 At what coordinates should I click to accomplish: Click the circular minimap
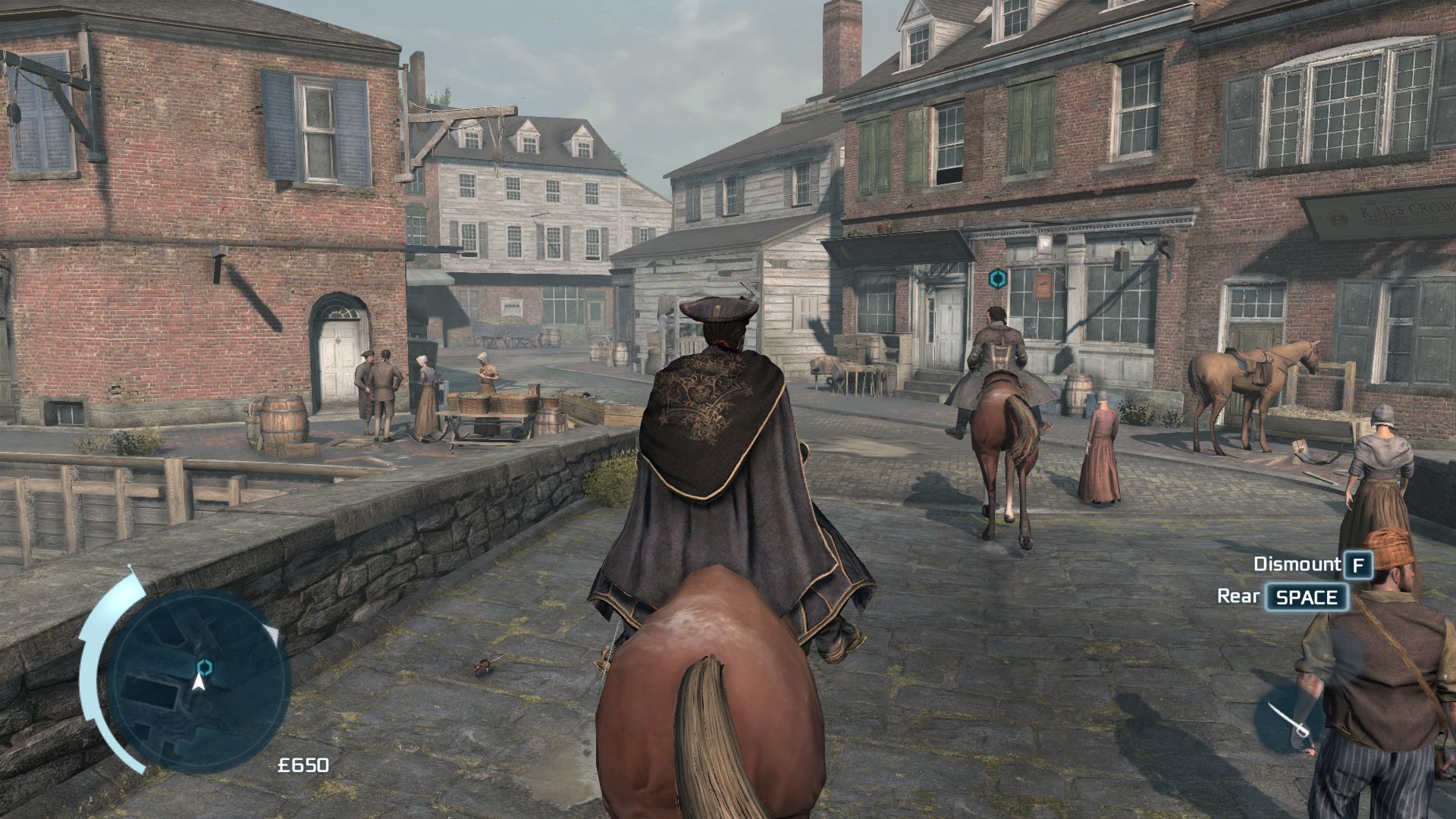199,679
